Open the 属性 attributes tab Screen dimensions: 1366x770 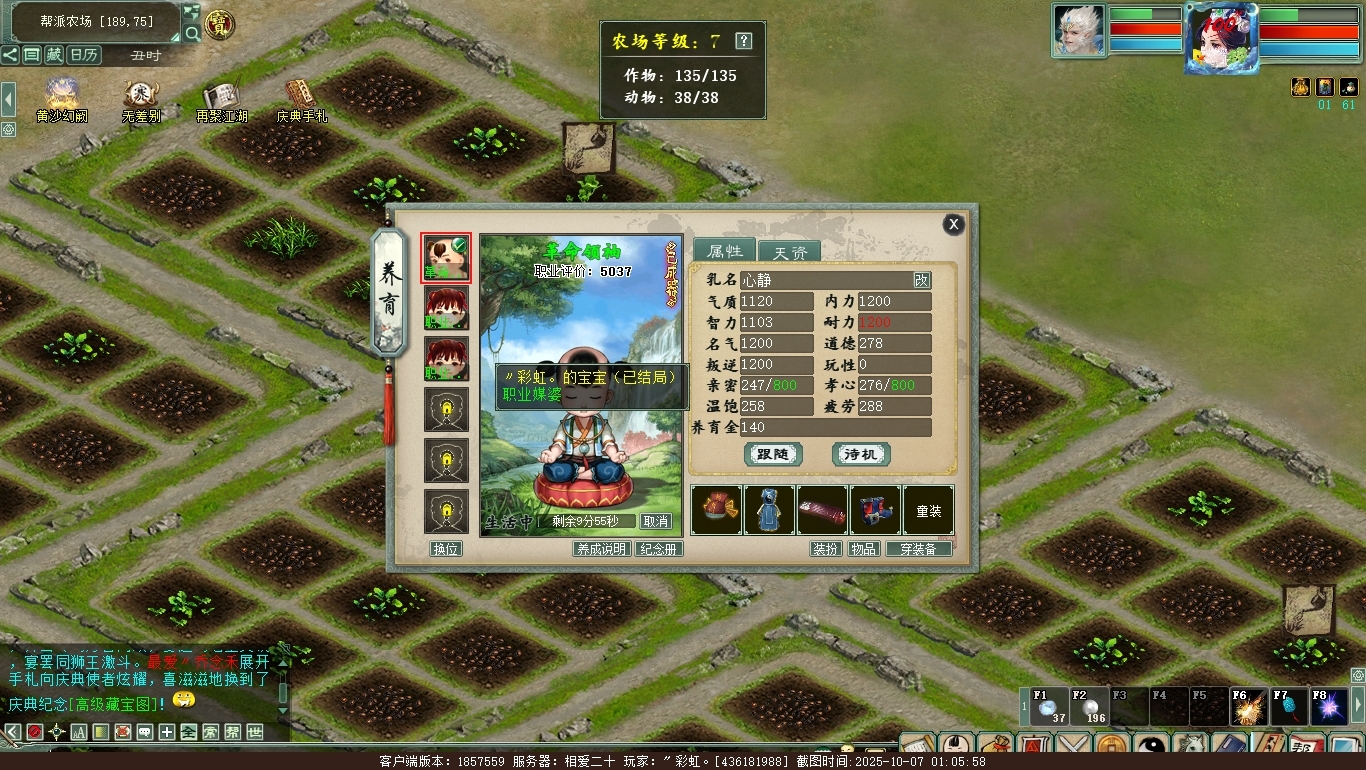724,251
